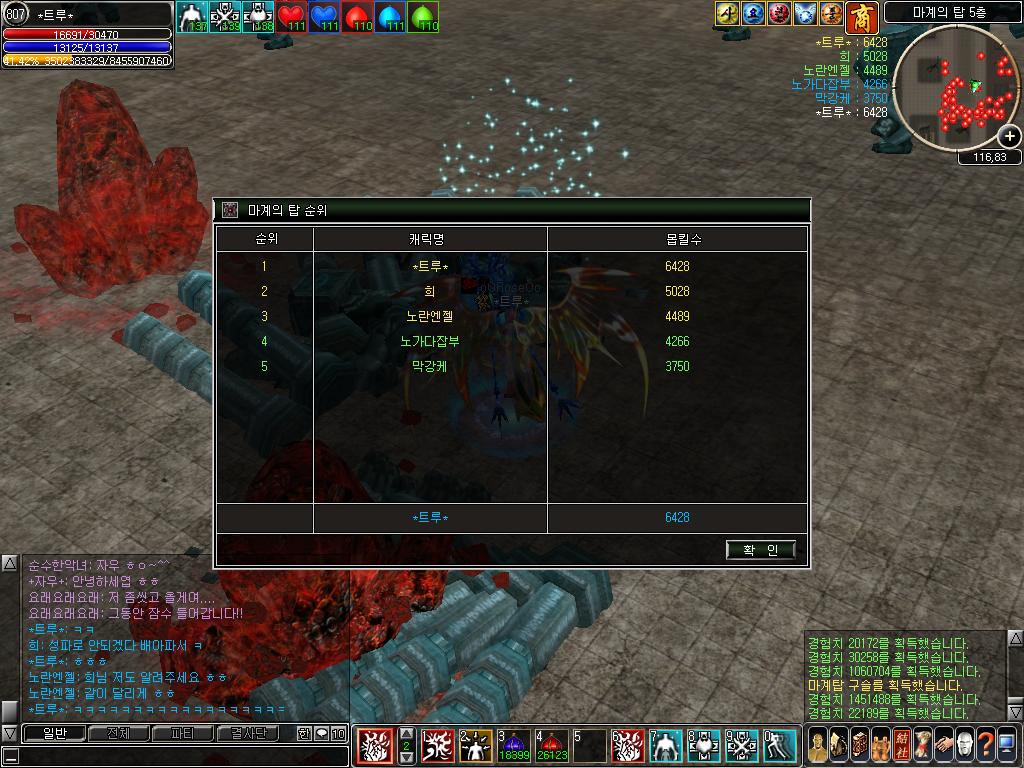
Task: Switch chat to the 일반 tab
Action: point(53,733)
